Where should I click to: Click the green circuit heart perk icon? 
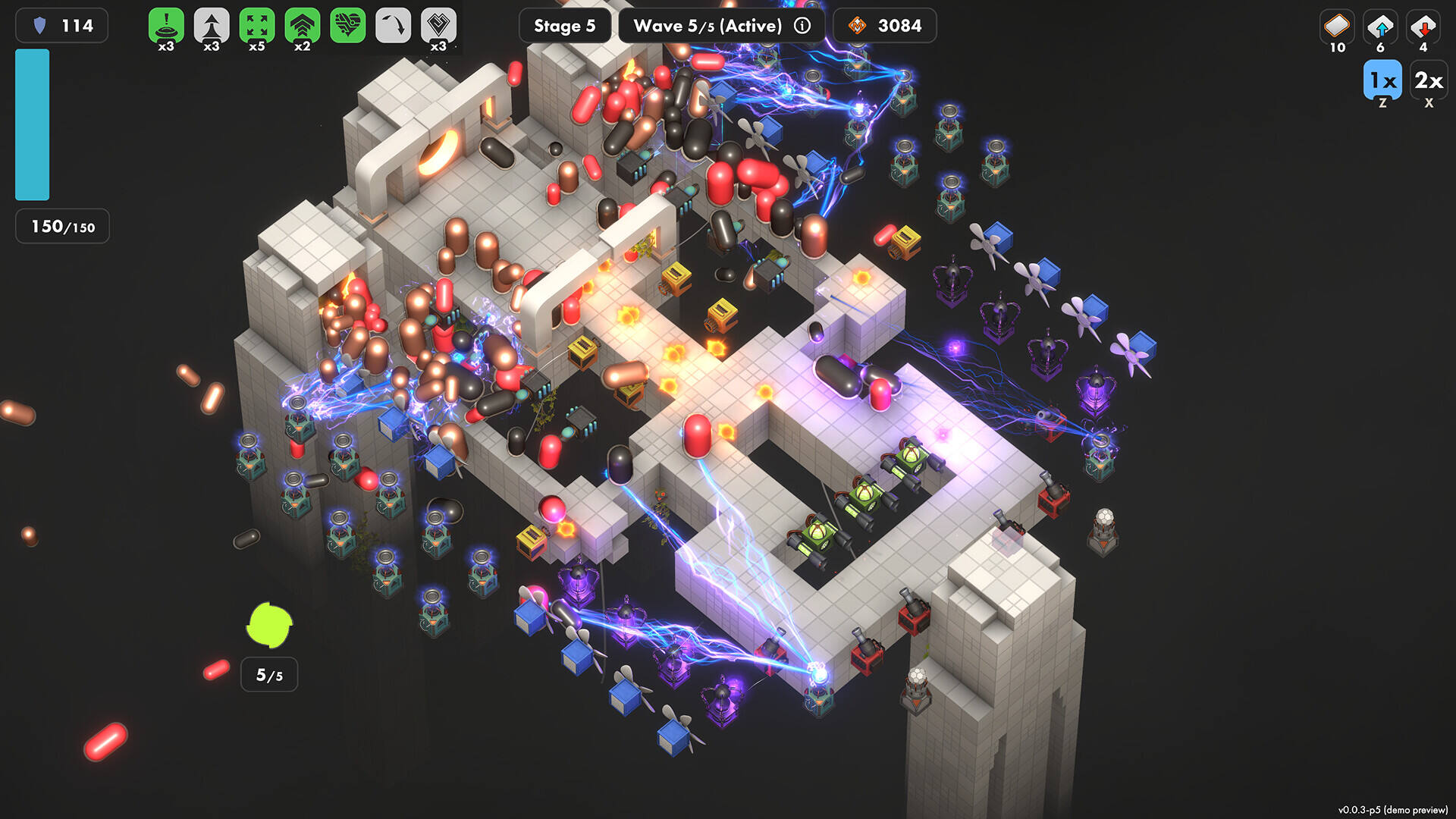tap(348, 26)
